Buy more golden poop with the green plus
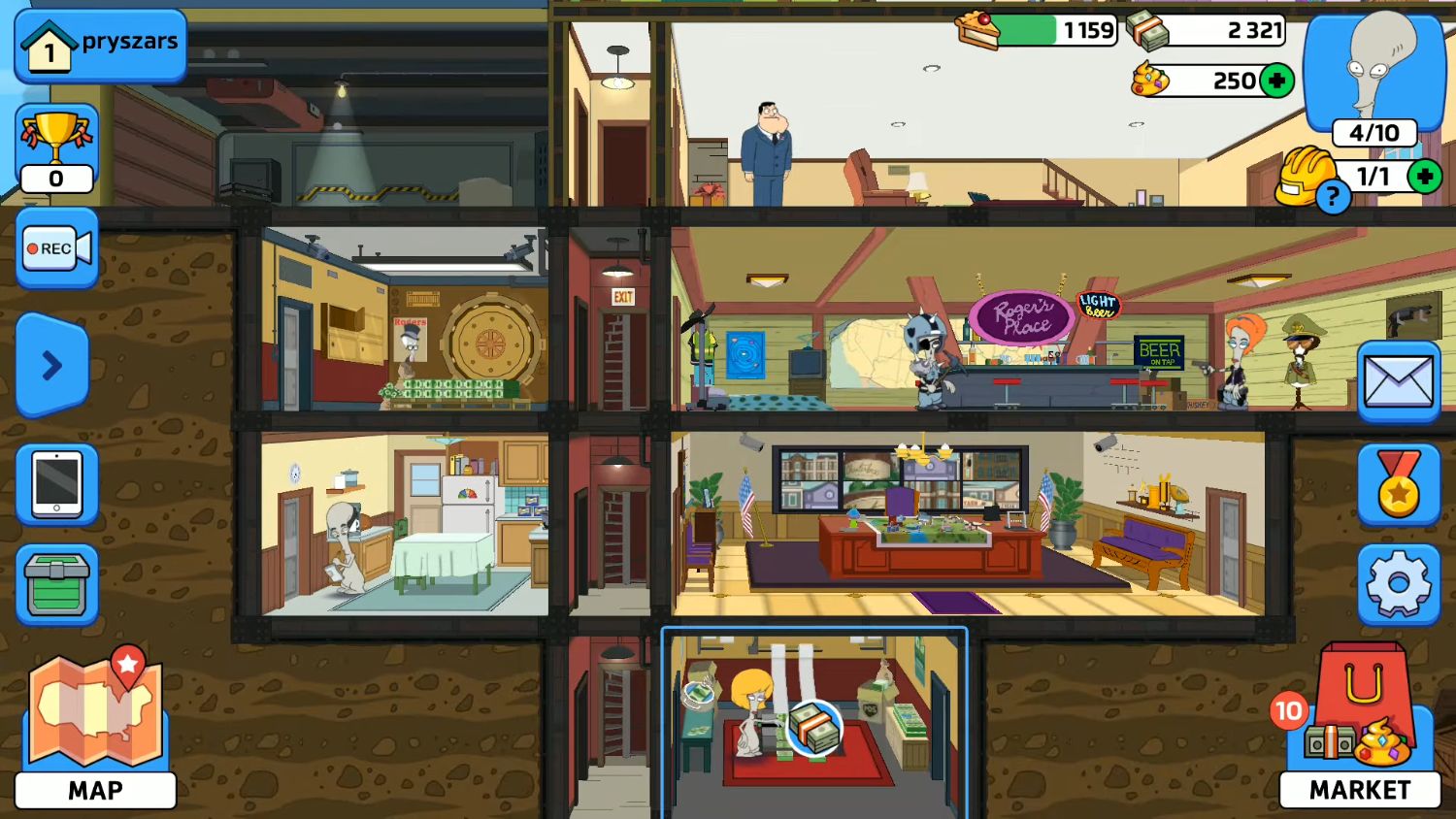Viewport: 1456px width, 819px height. pos(1278,81)
